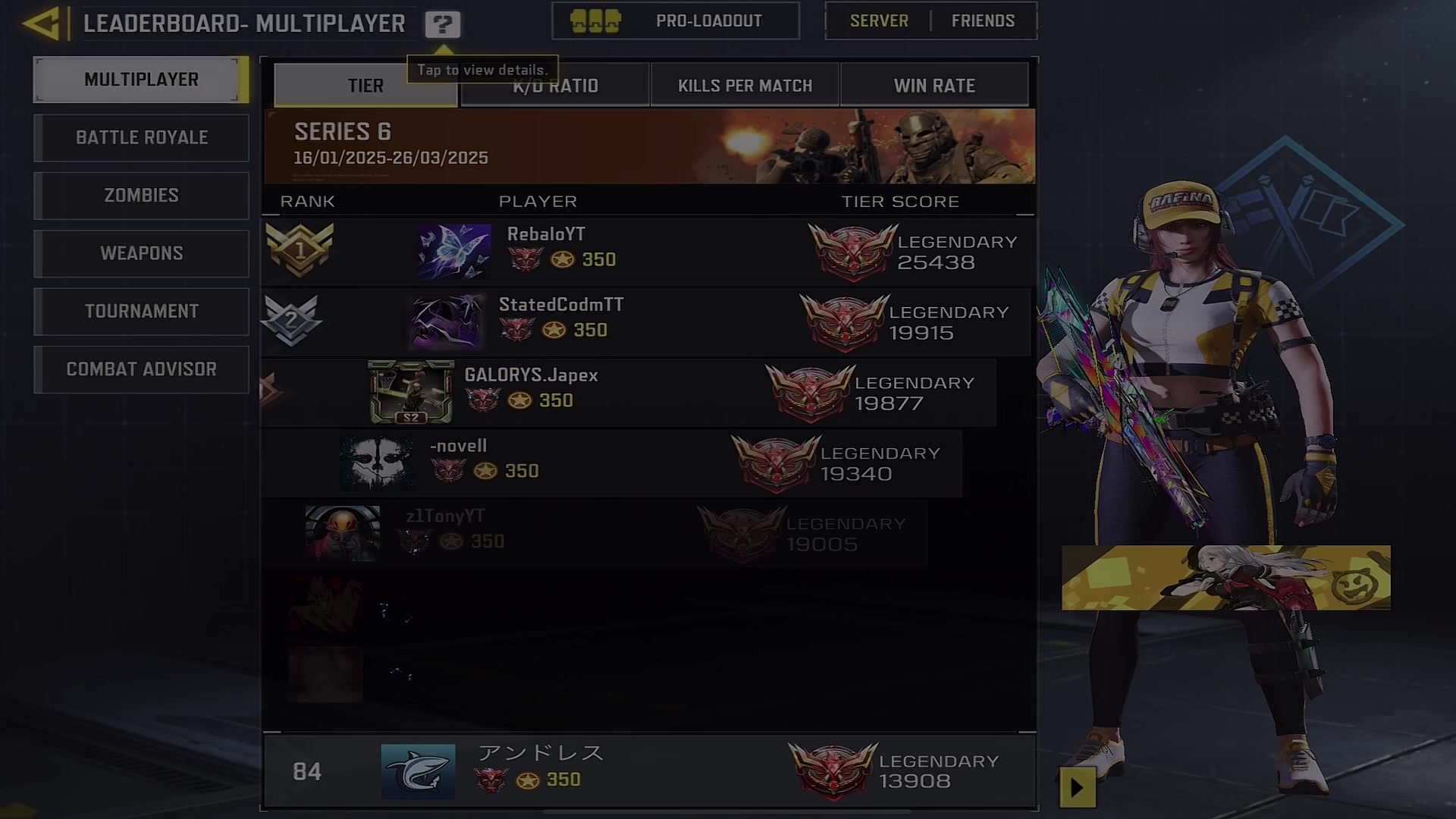Select the Multiplayer leaderboard category

tap(141, 80)
